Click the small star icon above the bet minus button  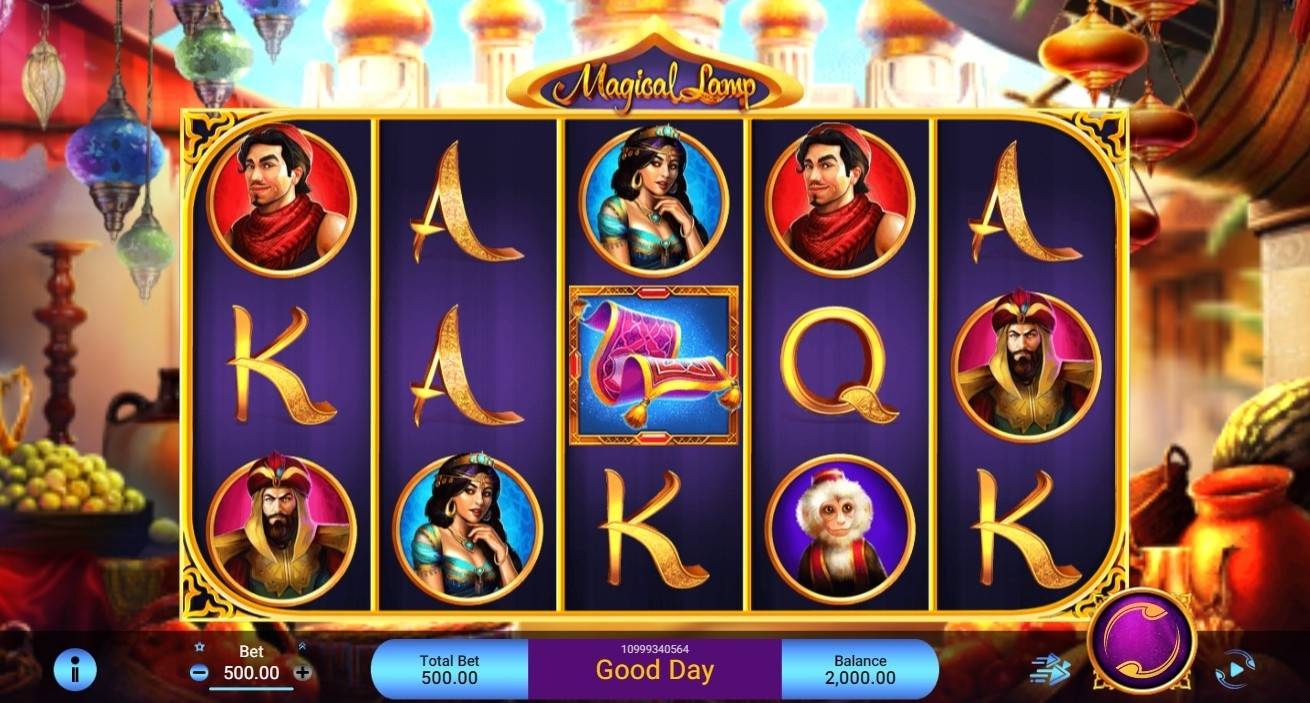point(199,648)
